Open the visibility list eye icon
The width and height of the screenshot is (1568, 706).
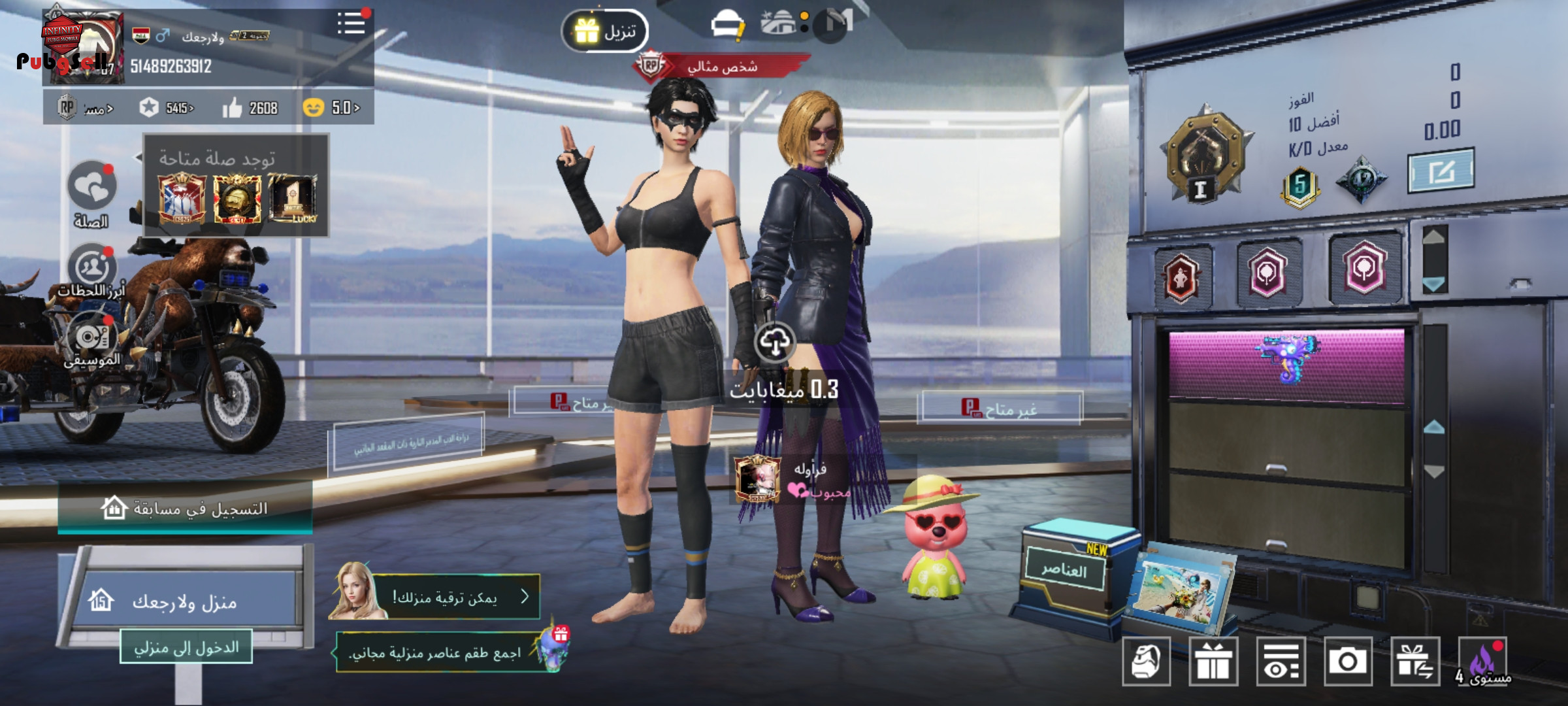(1281, 662)
